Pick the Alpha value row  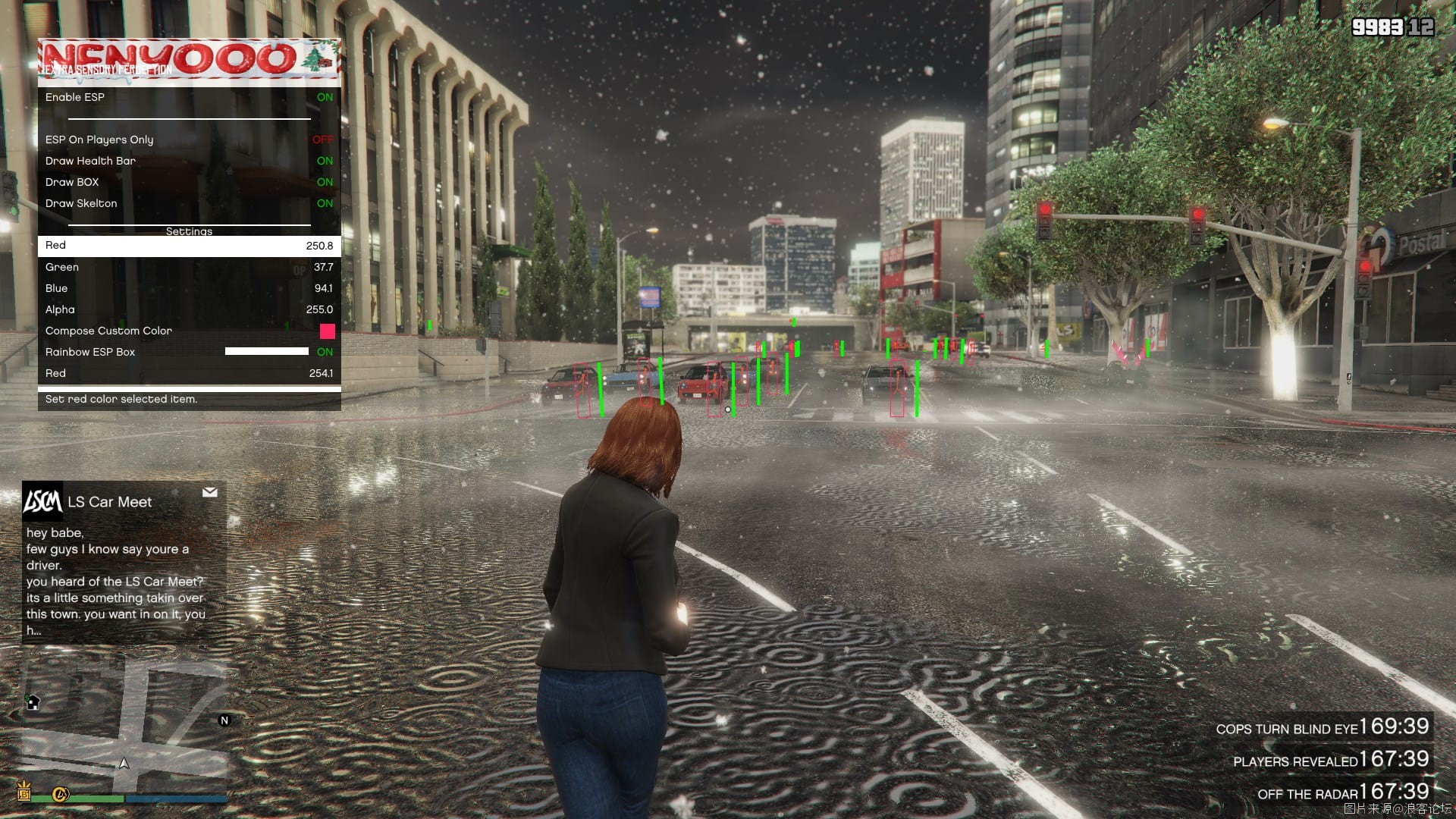189,309
